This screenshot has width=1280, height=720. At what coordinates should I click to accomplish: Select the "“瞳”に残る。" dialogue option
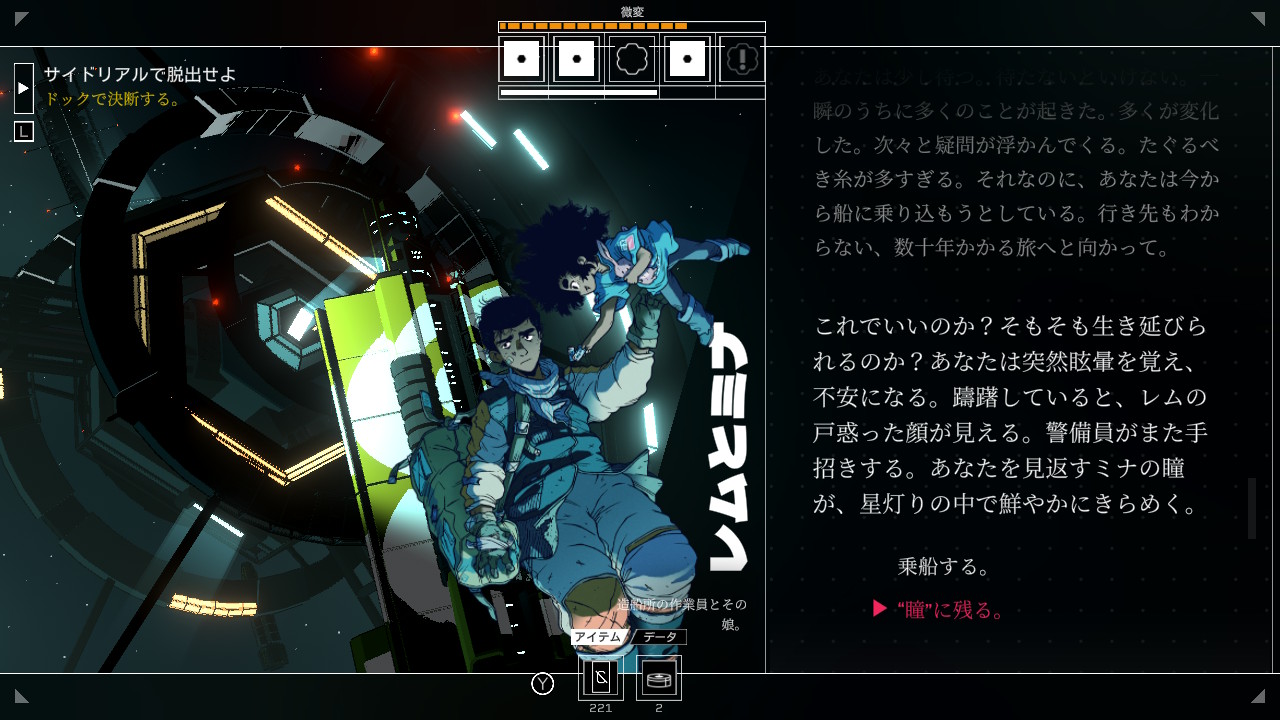[950, 610]
